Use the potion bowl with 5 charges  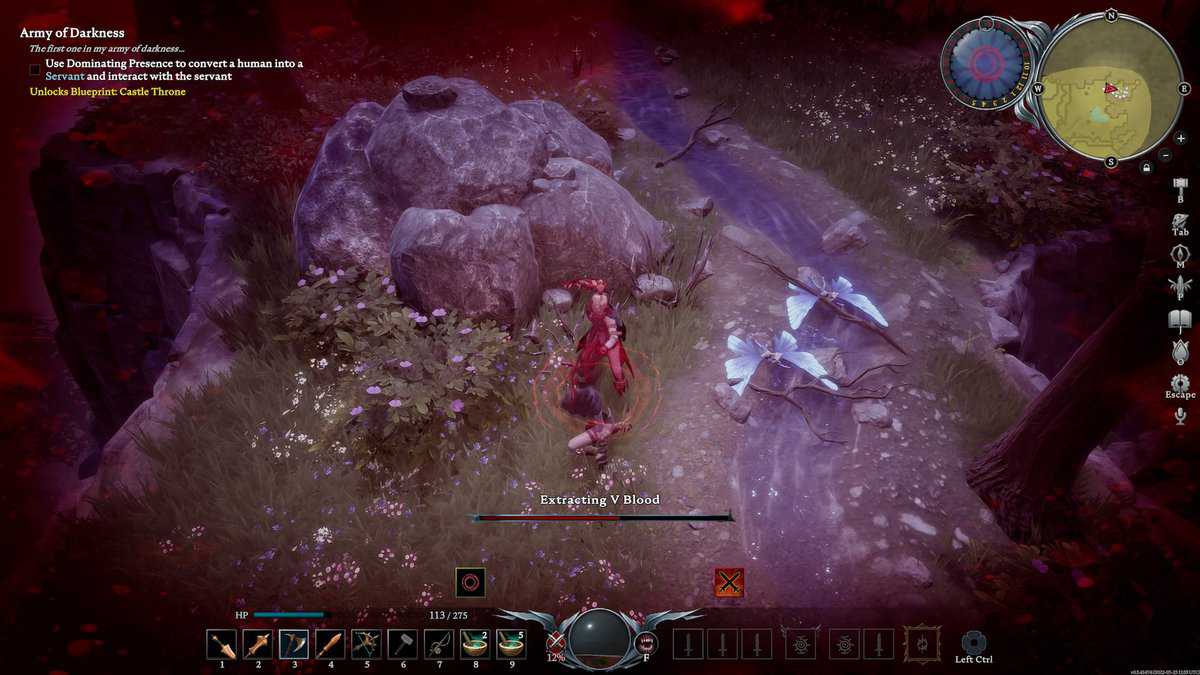click(x=510, y=644)
